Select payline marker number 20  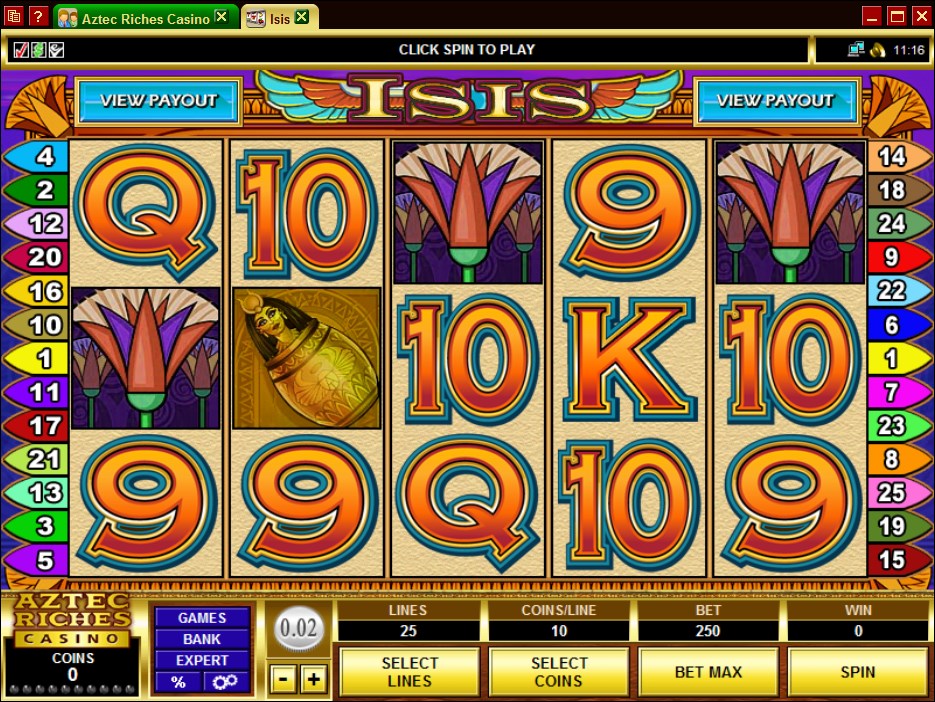coord(38,257)
